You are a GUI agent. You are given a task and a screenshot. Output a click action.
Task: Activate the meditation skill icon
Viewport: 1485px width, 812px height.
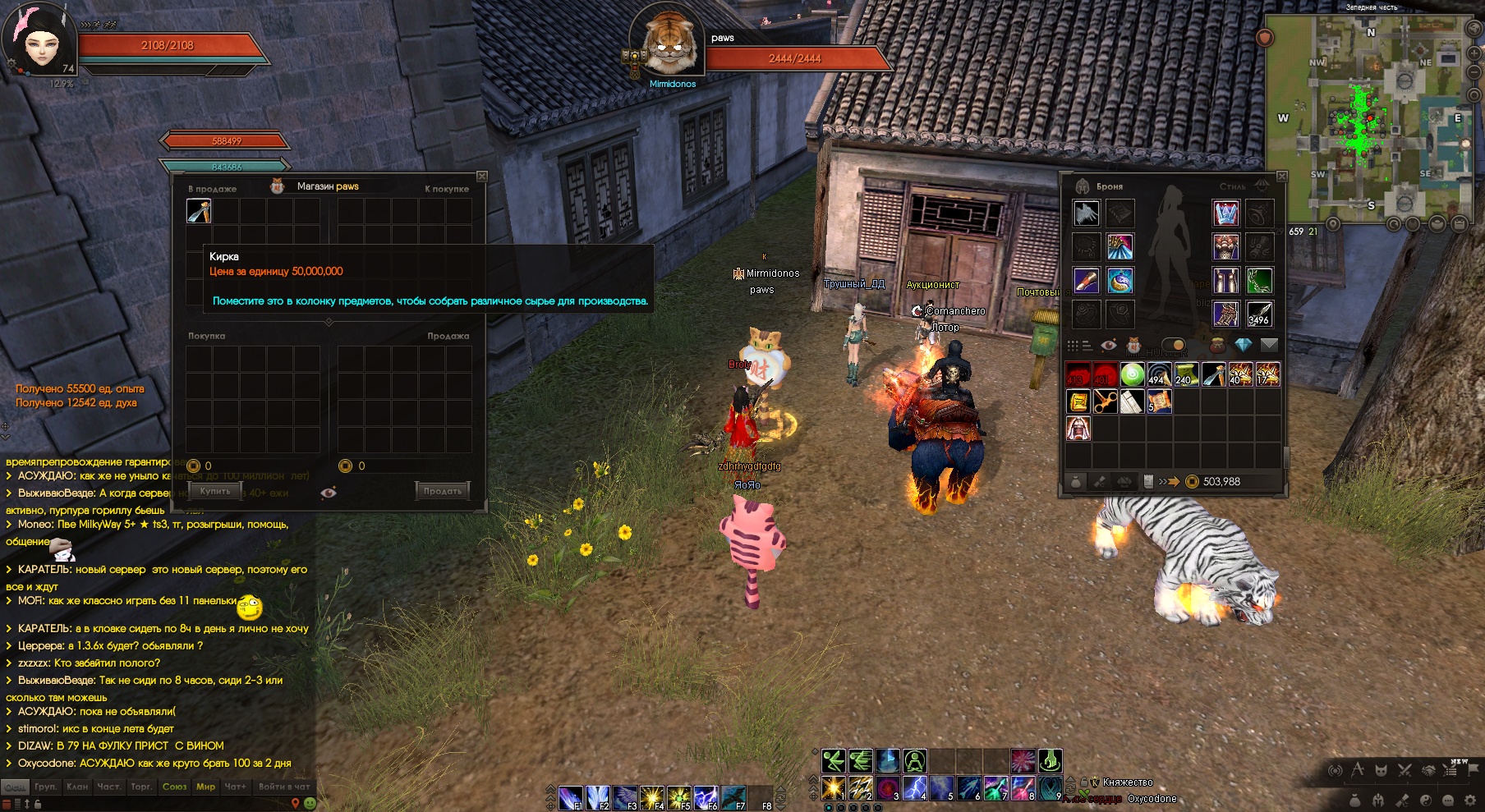914,761
